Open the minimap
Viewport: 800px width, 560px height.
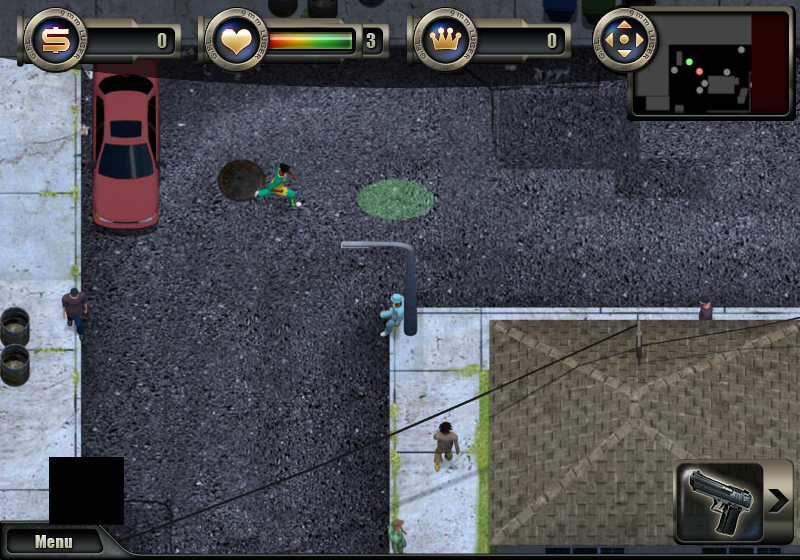(710, 78)
